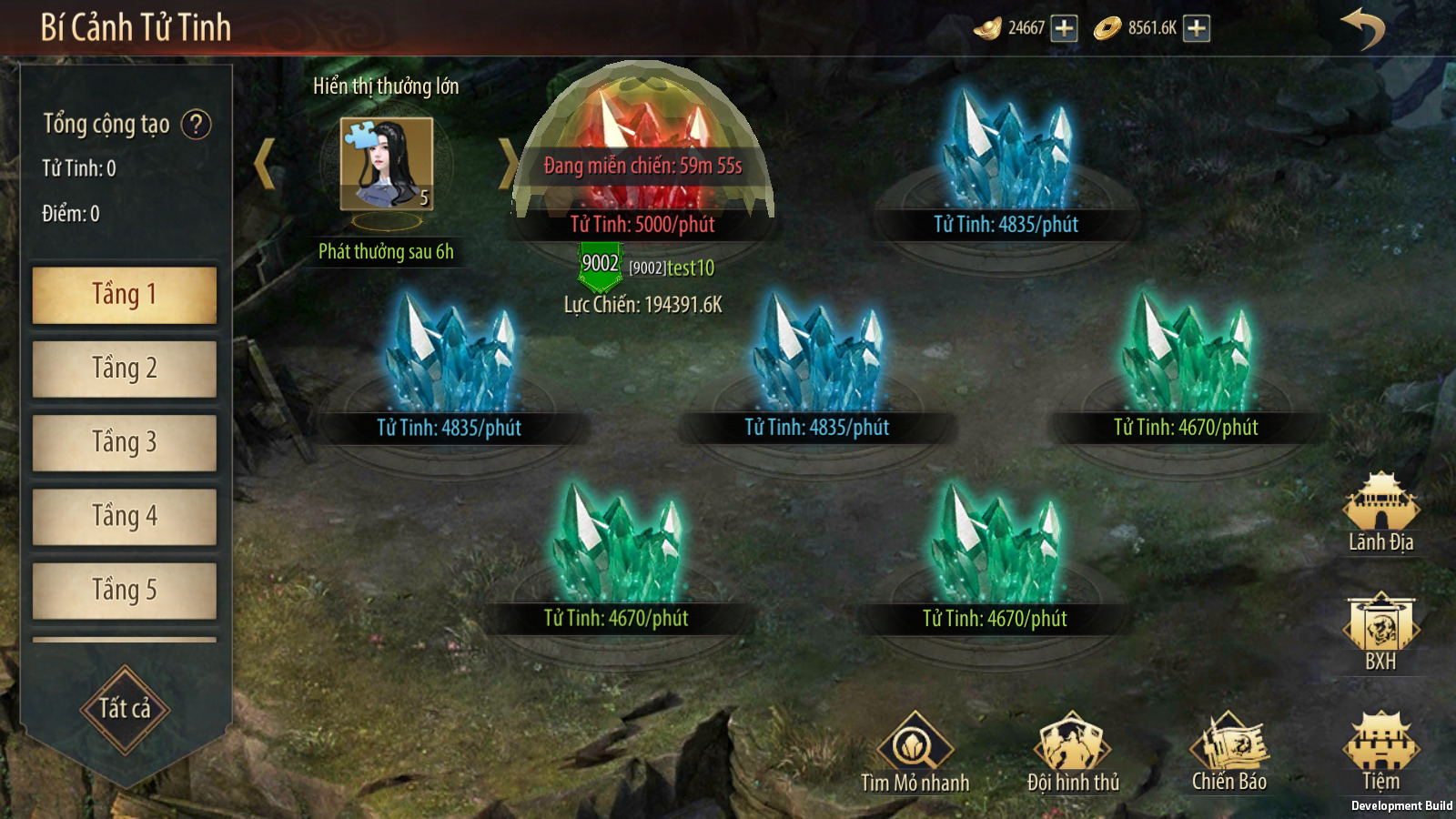View the Chiến Báo battle report
The image size is (1456, 819).
[1228, 752]
